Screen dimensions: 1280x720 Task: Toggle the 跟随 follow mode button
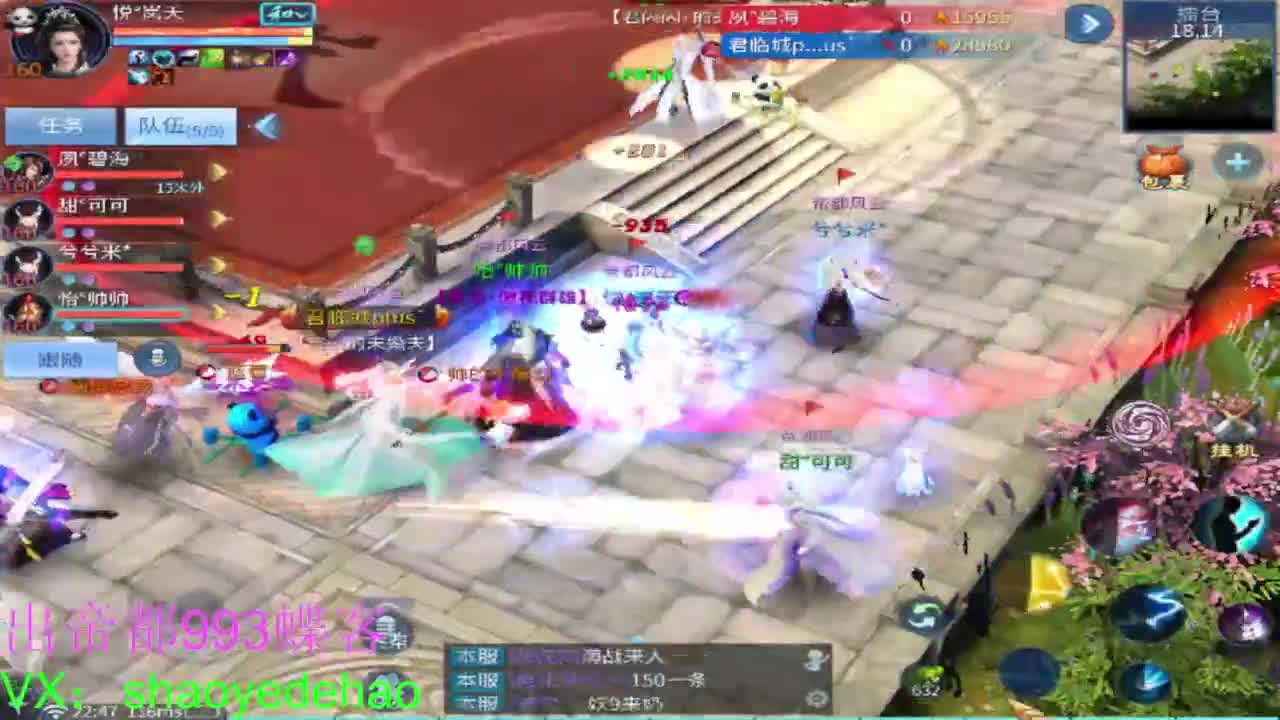click(60, 358)
